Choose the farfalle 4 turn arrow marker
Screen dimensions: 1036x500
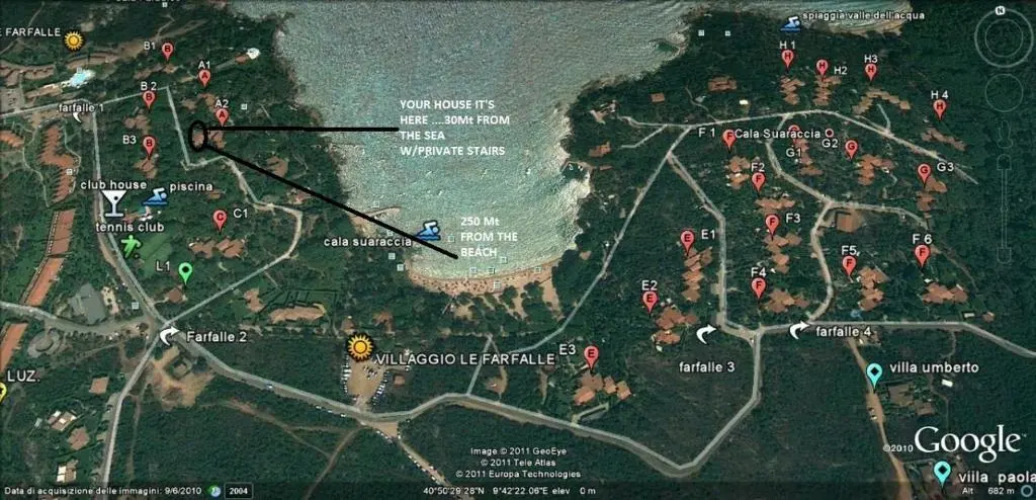click(x=798, y=329)
